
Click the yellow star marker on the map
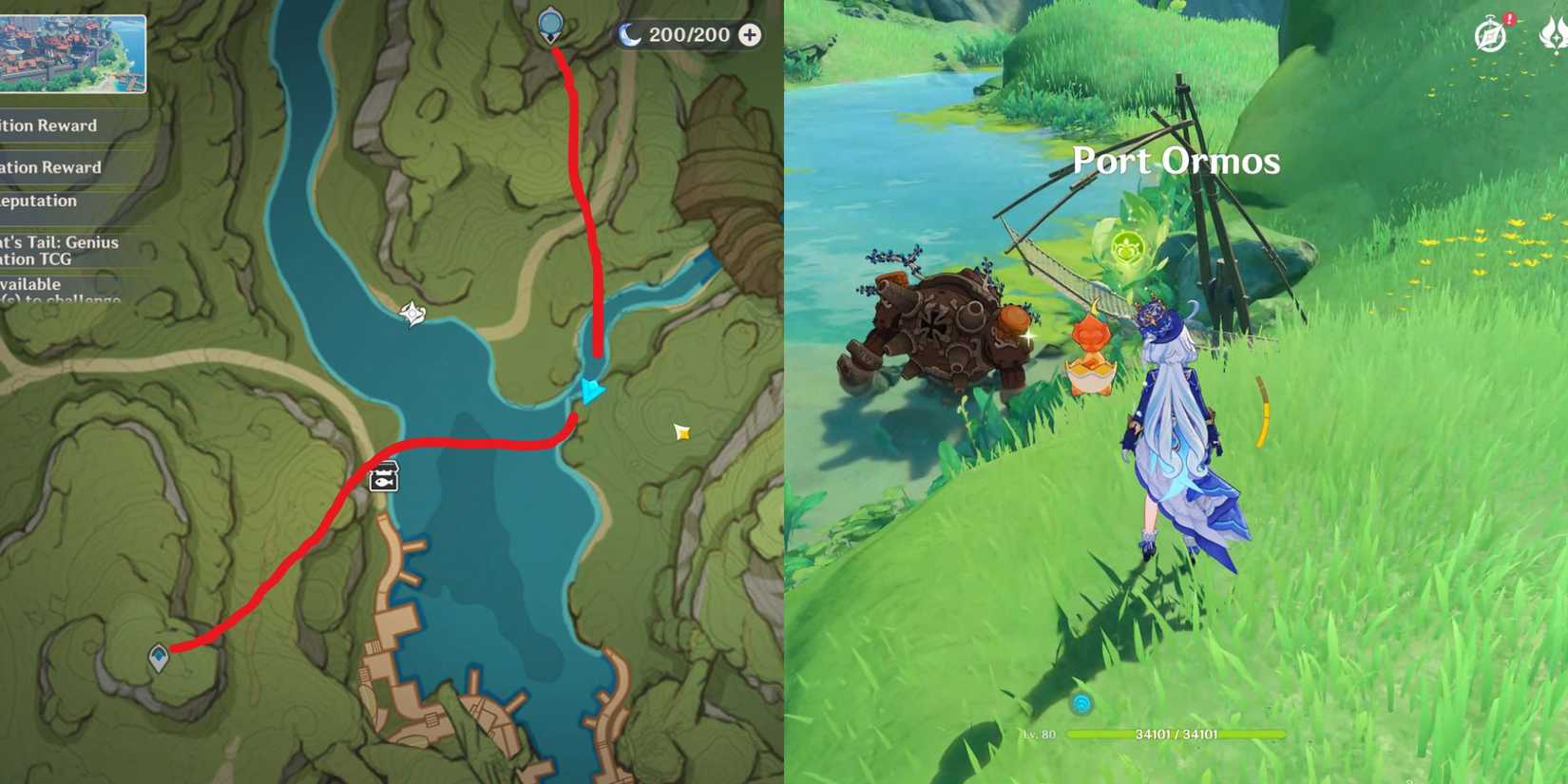(681, 430)
